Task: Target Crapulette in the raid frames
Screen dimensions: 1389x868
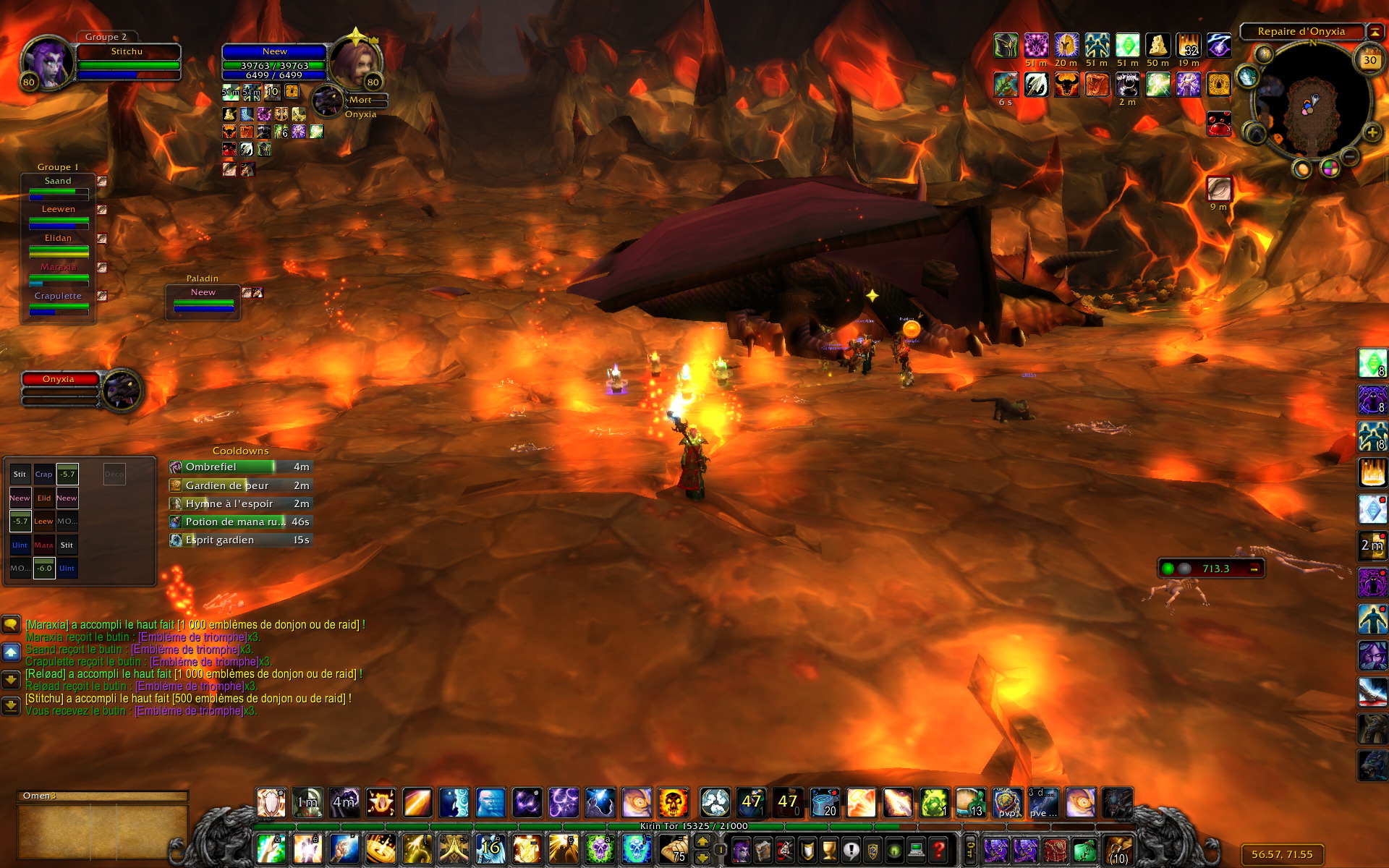Action: pyautogui.click(x=59, y=302)
